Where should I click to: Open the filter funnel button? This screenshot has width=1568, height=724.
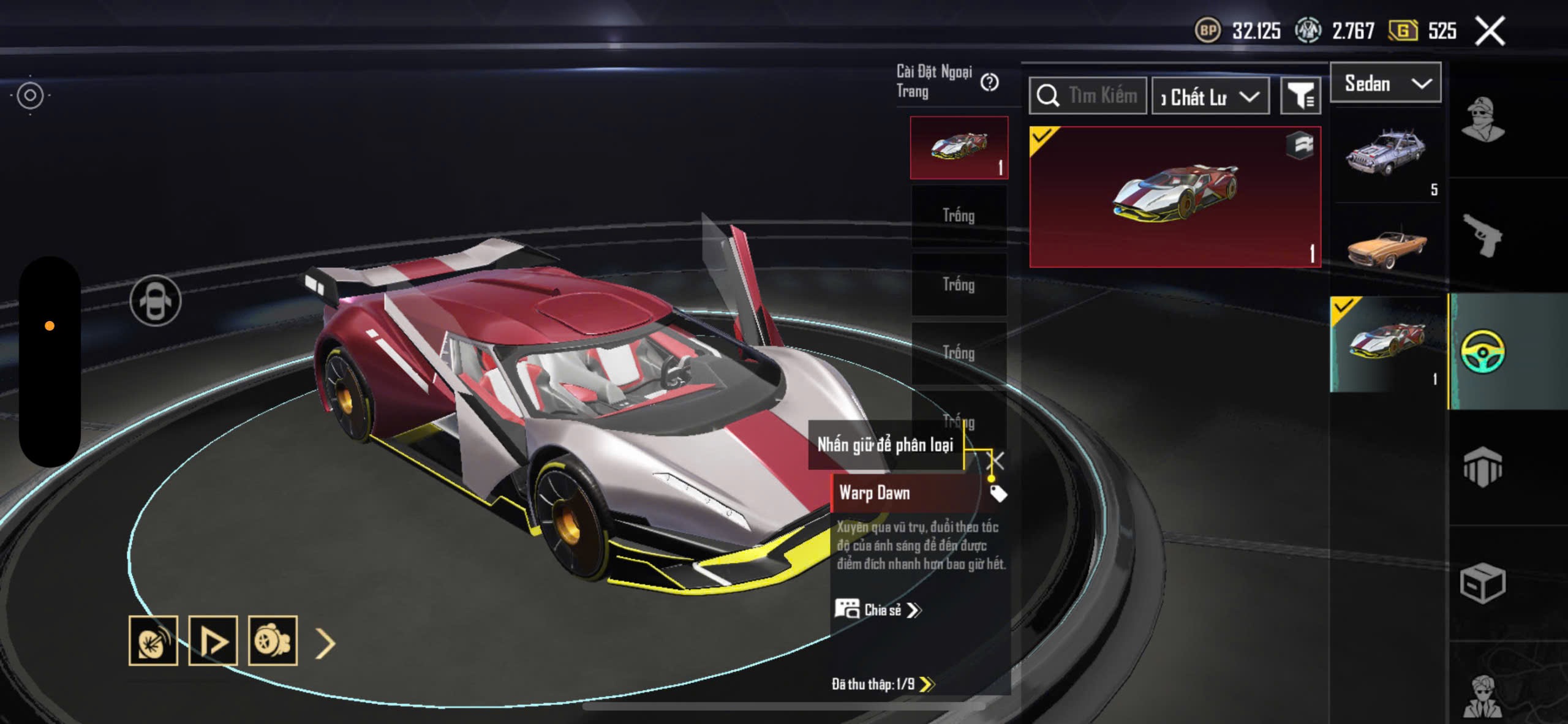pos(1300,96)
